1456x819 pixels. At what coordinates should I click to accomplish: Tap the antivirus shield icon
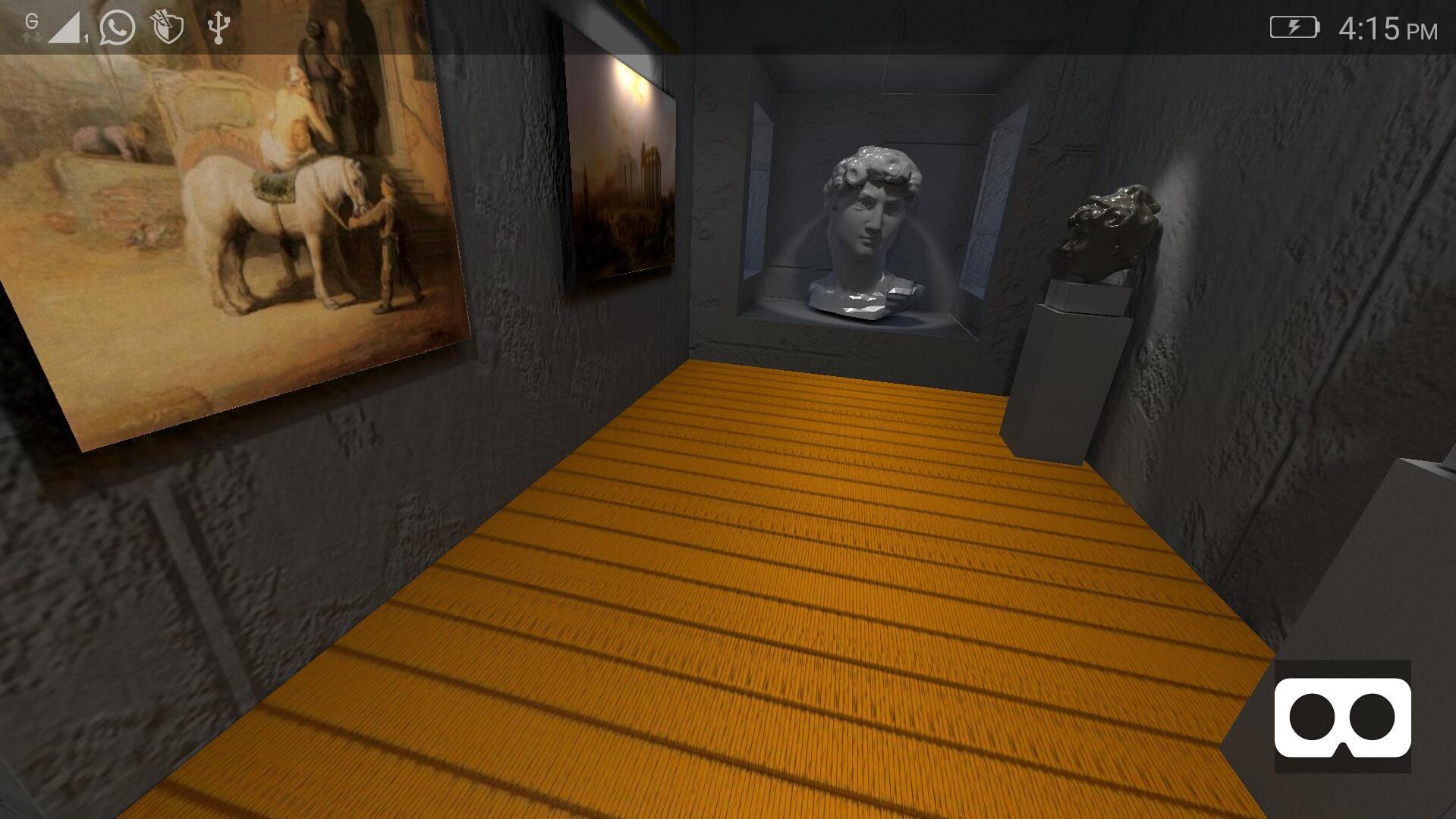click(x=166, y=26)
